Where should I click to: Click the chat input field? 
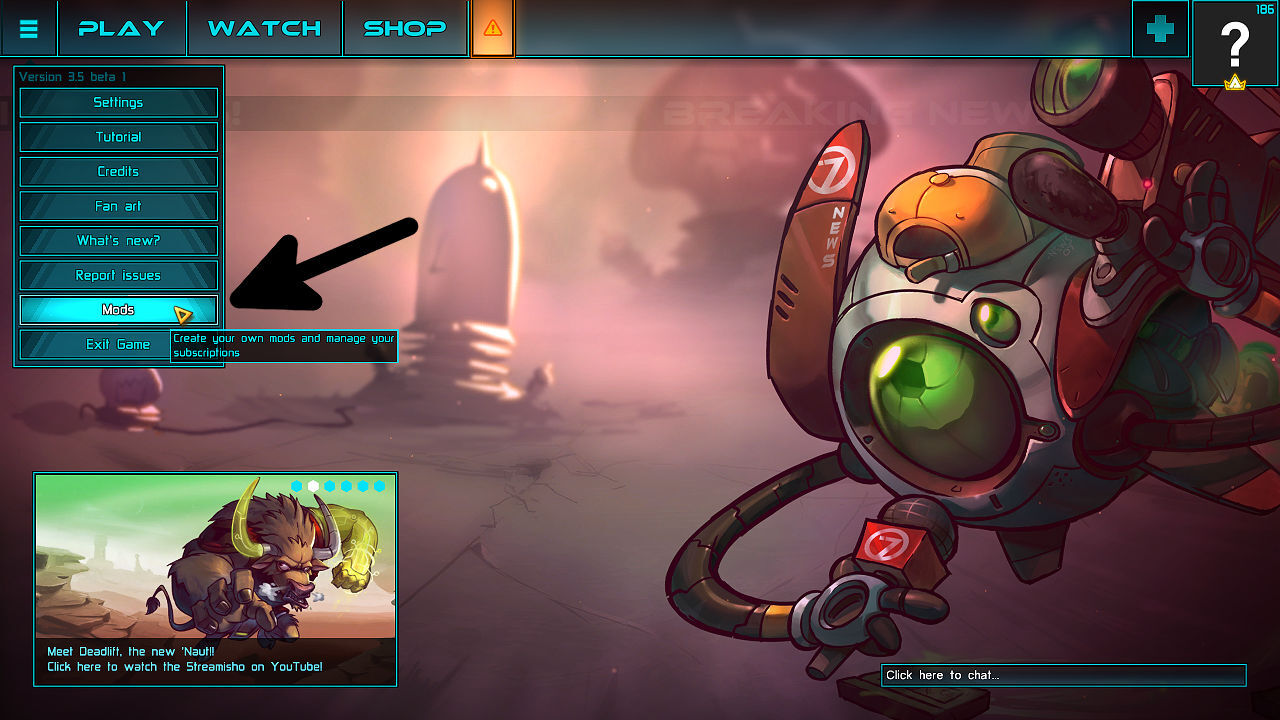(x=1062, y=675)
